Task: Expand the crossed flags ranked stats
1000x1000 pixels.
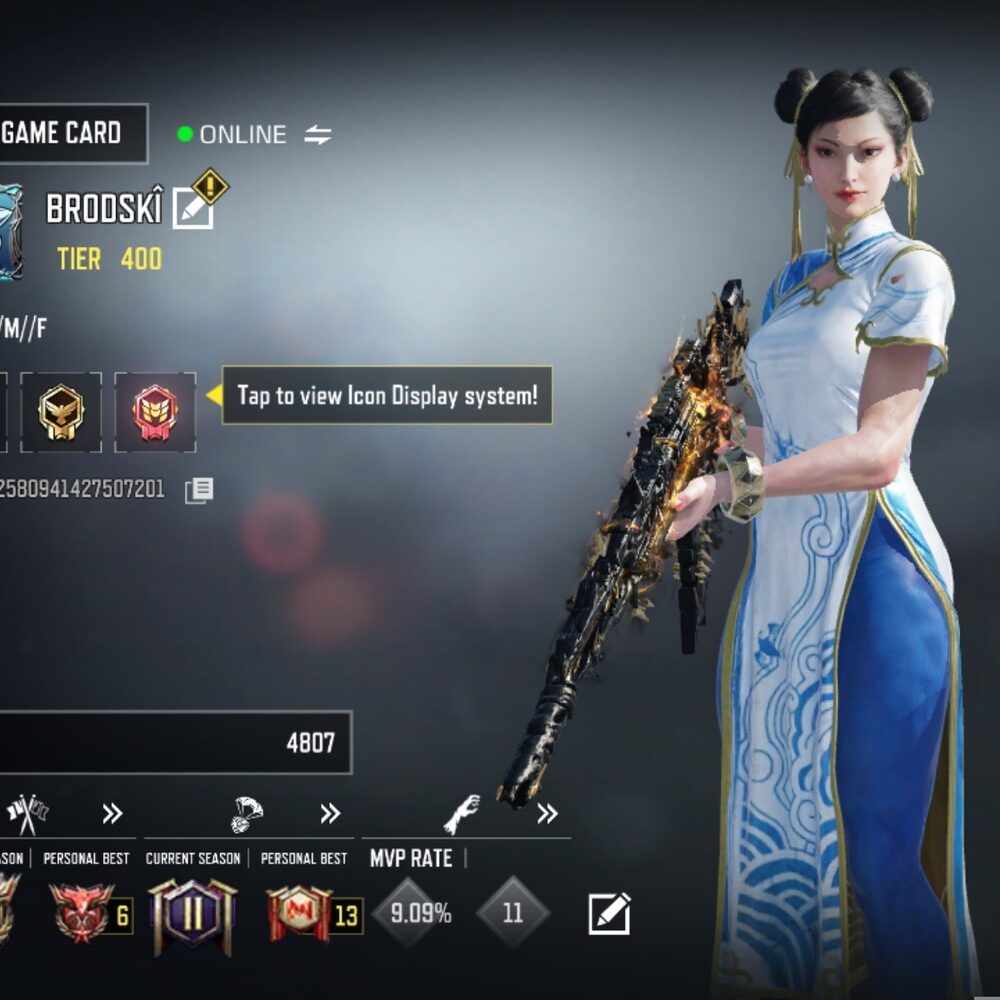Action: tap(112, 814)
